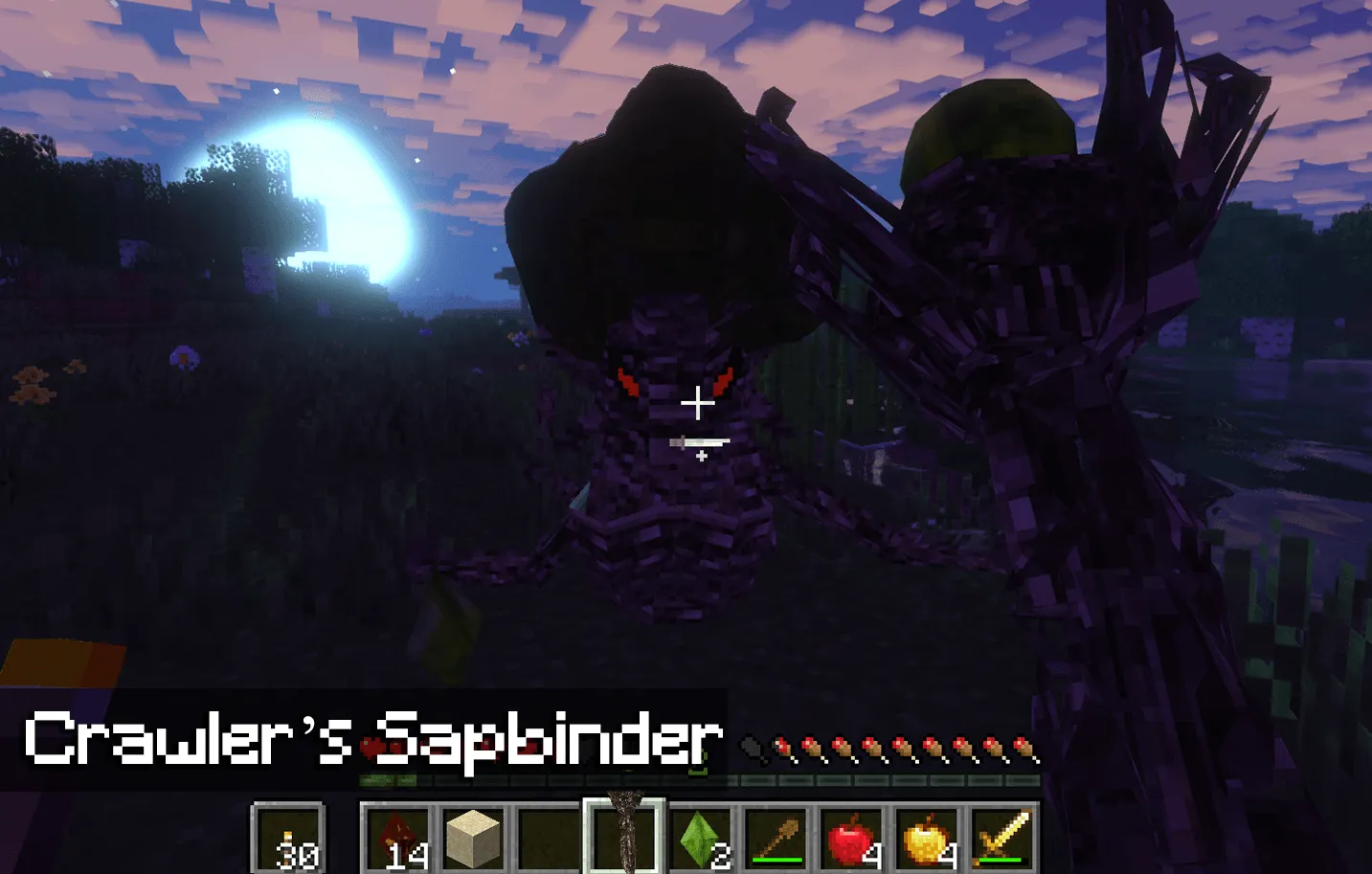The image size is (1372, 874).
Task: Click the crosshair at screen center
Action: pos(700,404)
